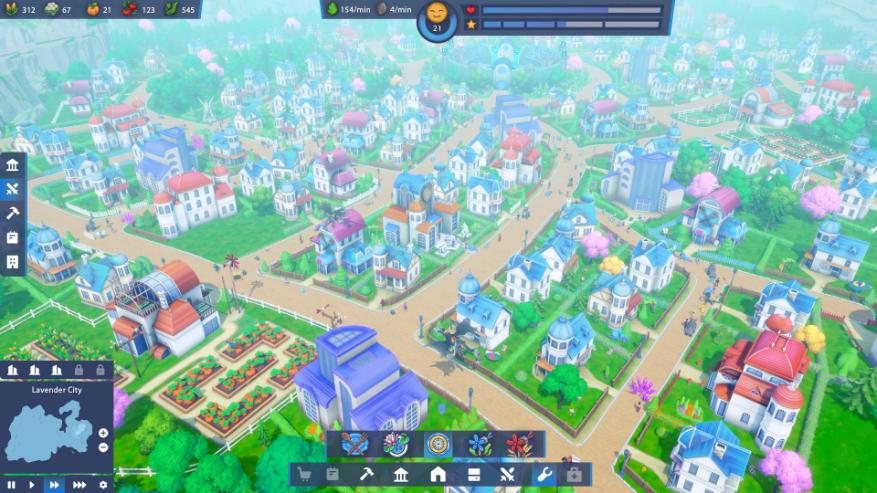Pause the game simulation
The height and width of the screenshot is (493, 877).
click(x=9, y=485)
